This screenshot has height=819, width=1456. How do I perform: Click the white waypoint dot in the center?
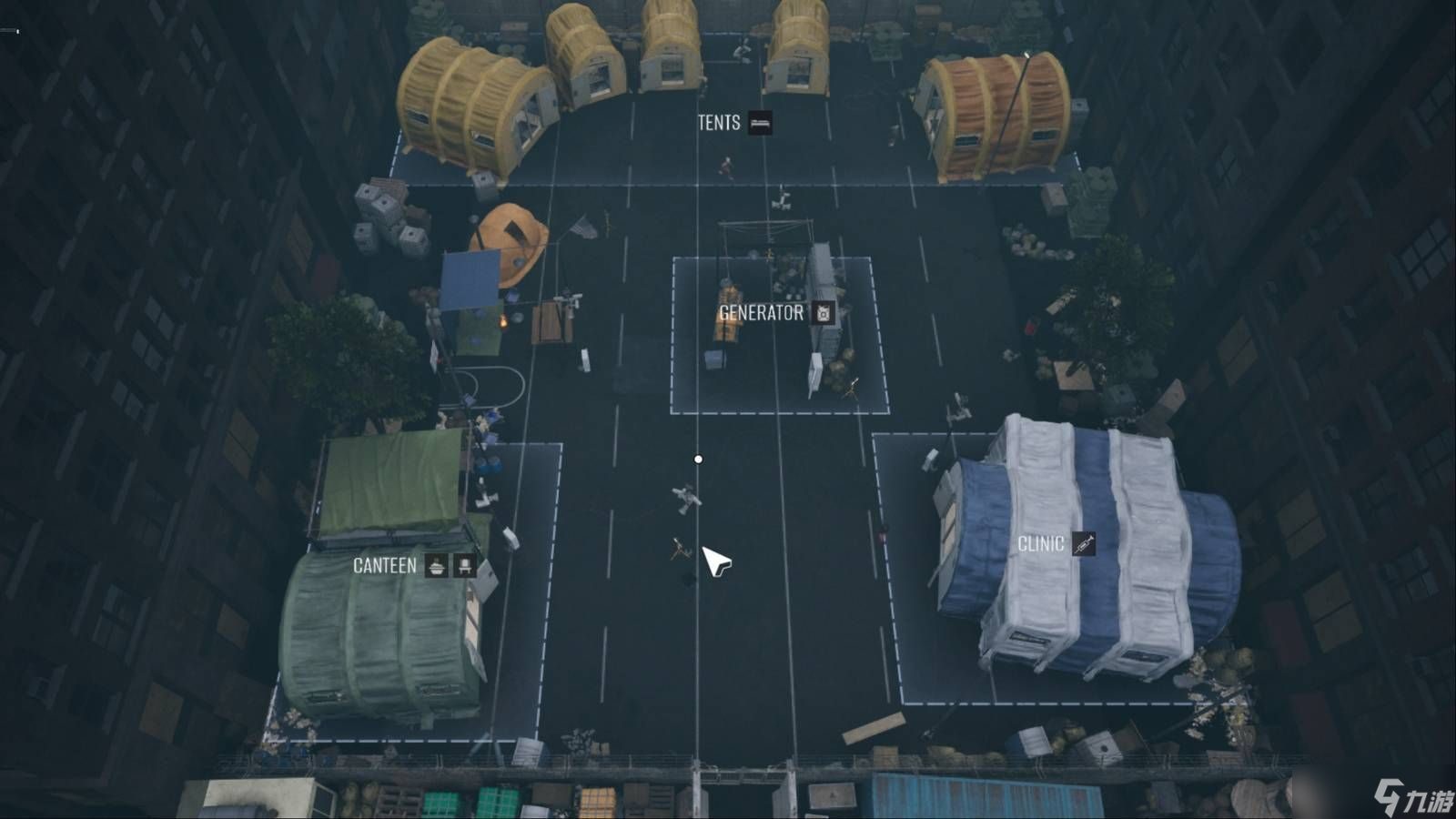698,458
